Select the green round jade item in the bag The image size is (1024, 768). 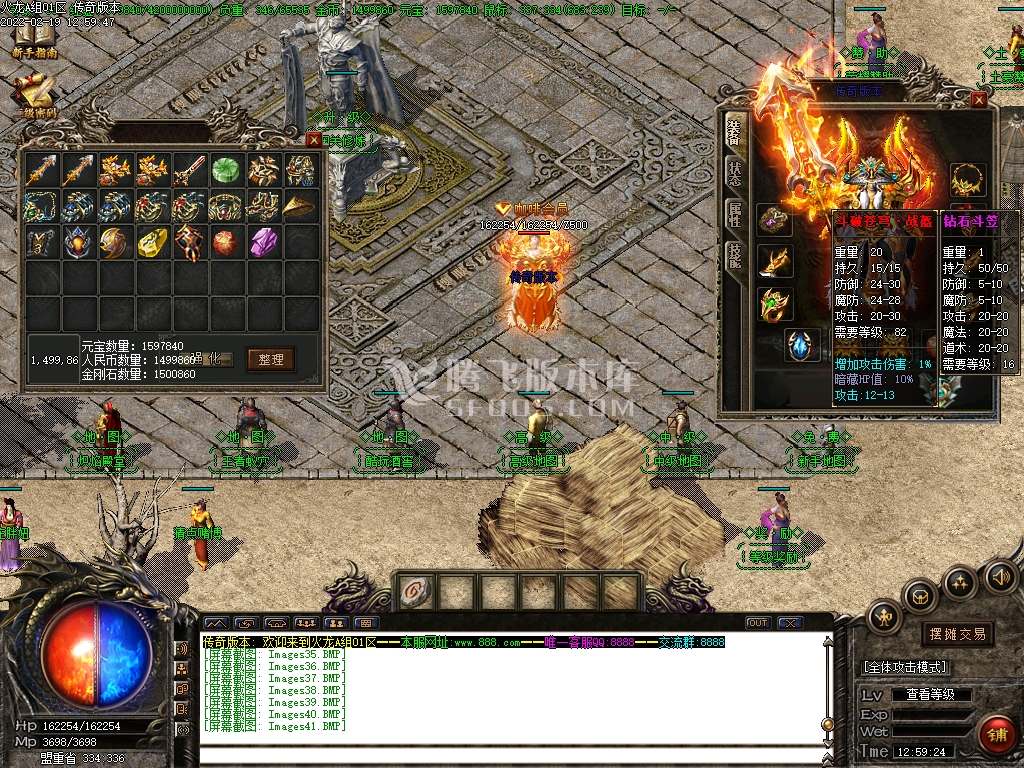pyautogui.click(x=226, y=169)
